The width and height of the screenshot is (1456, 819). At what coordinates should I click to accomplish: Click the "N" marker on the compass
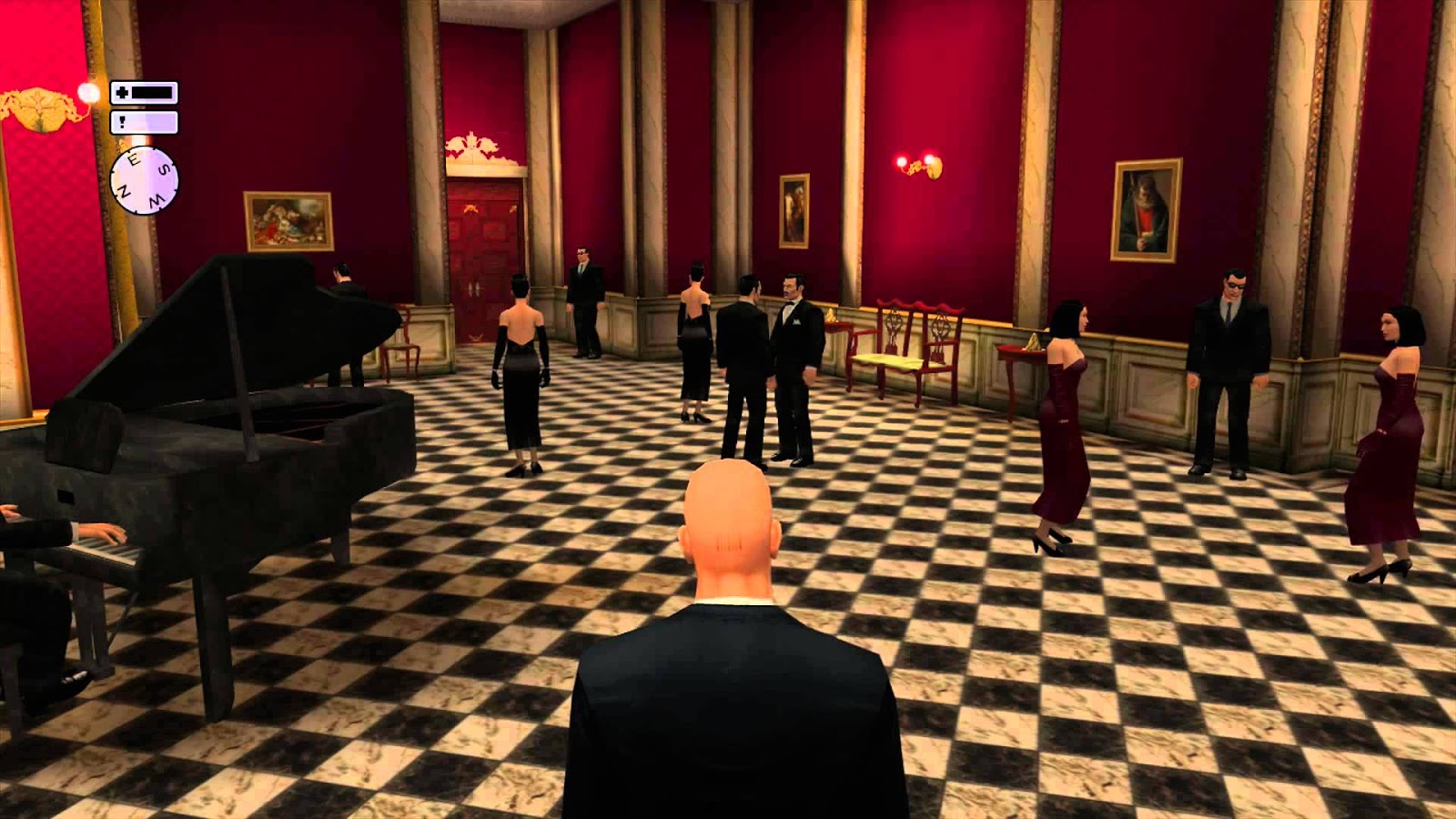(125, 190)
